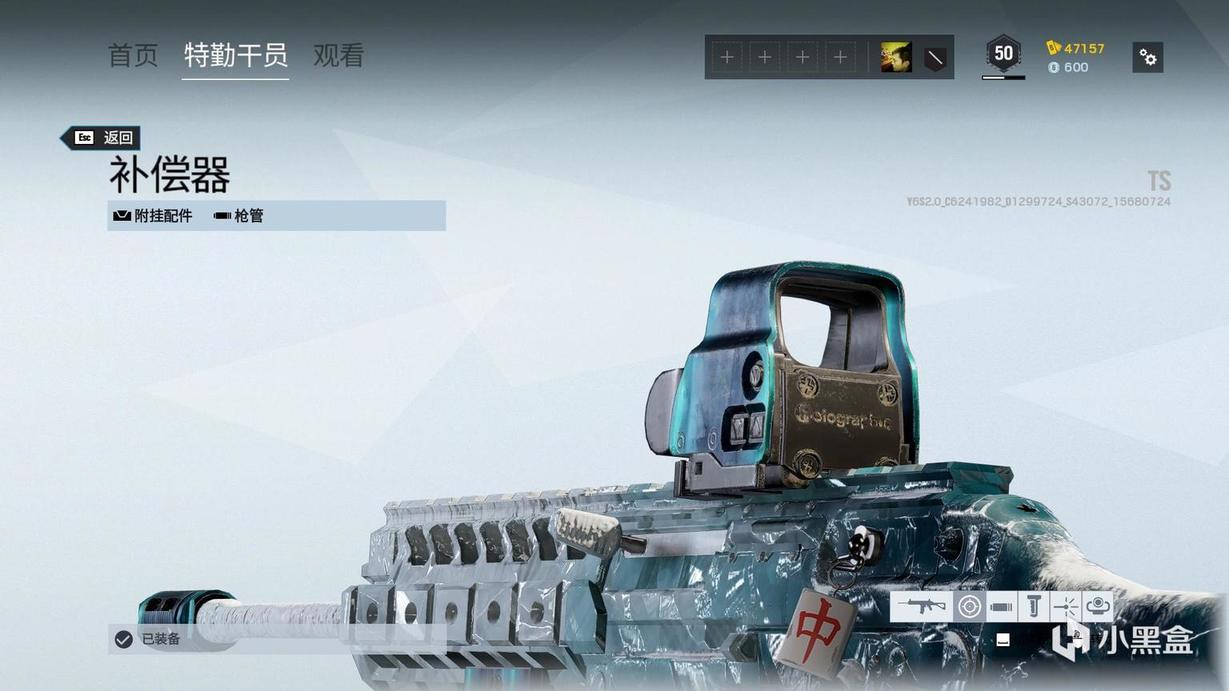Select the 附挂配件 attachments breadcrumb
Image resolution: width=1229 pixels, height=691 pixels.
tap(153, 216)
